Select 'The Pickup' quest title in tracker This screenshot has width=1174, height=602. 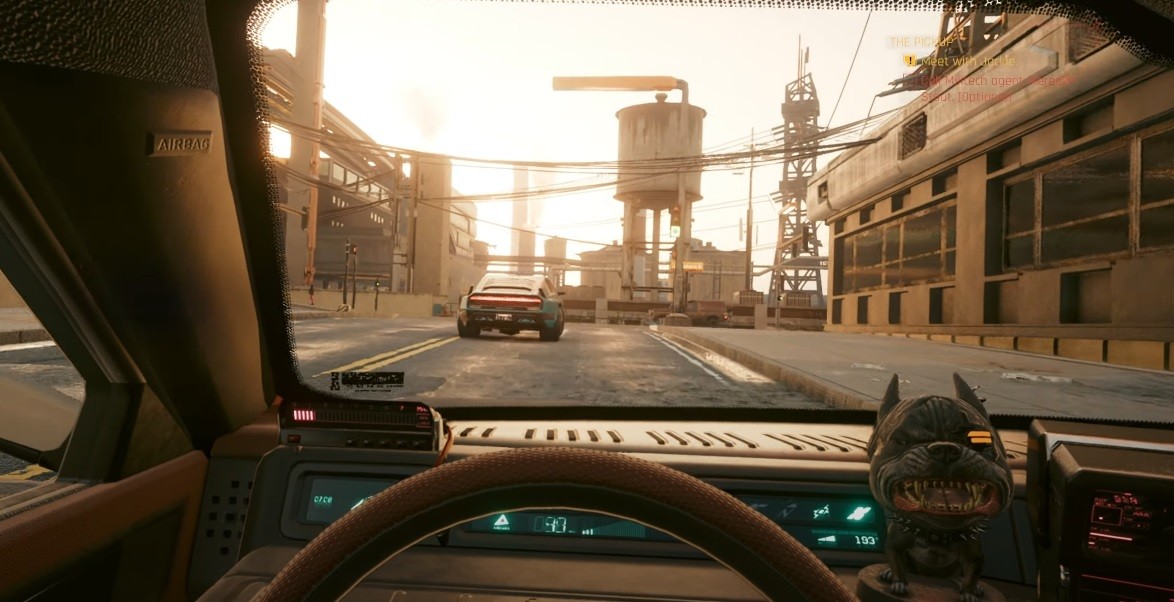923,42
